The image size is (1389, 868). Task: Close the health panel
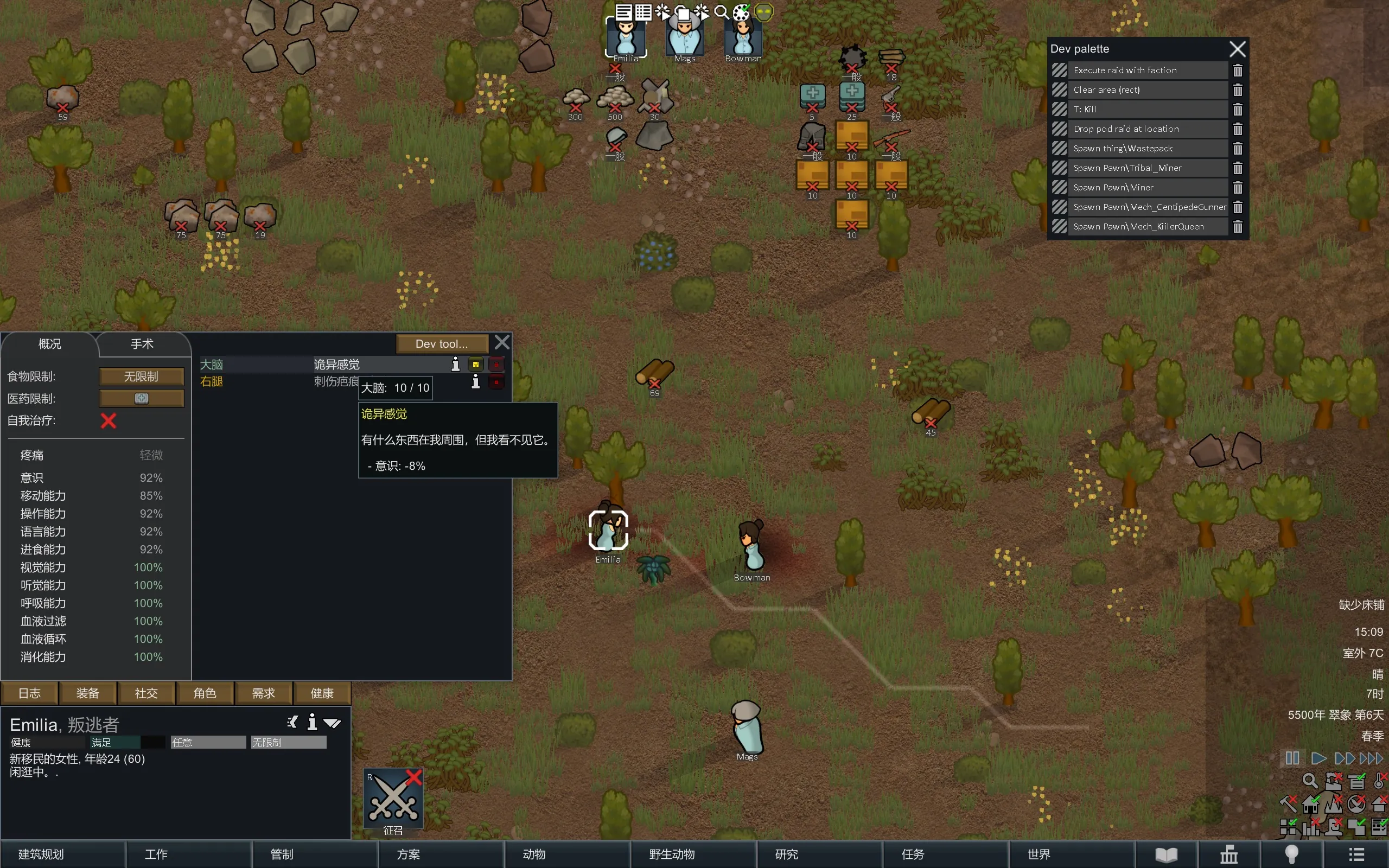pos(502,343)
